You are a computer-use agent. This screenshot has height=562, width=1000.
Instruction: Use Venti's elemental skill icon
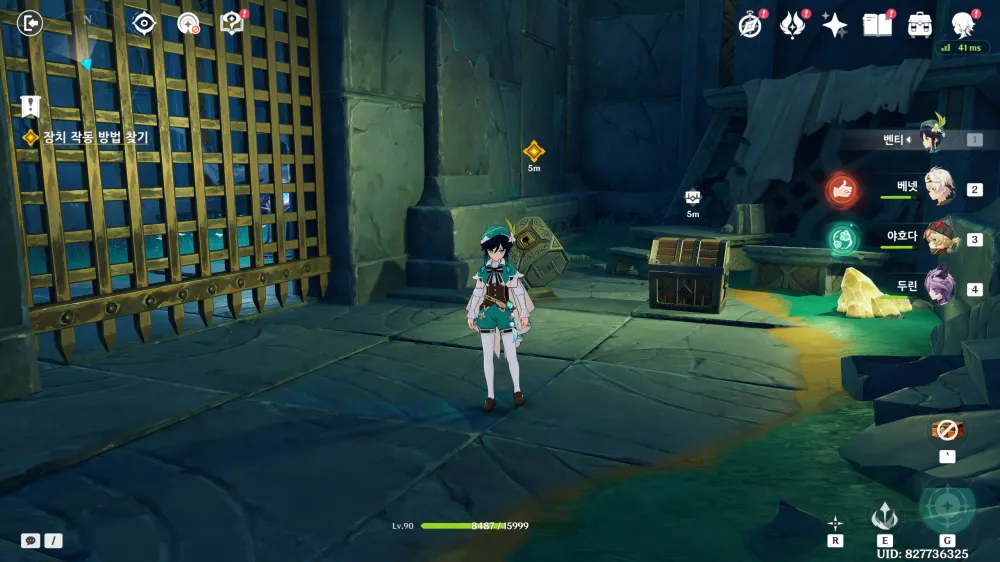click(884, 516)
